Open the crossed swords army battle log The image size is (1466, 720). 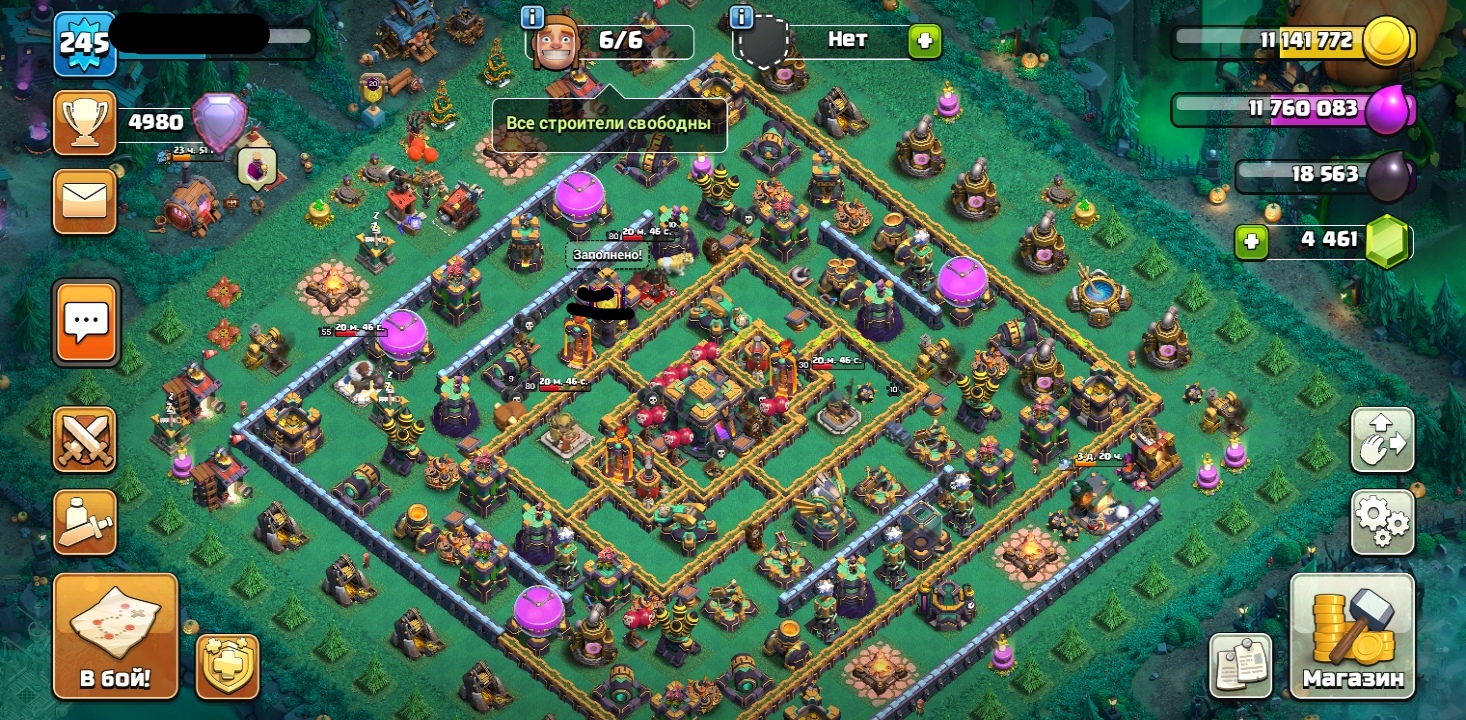click(x=84, y=439)
